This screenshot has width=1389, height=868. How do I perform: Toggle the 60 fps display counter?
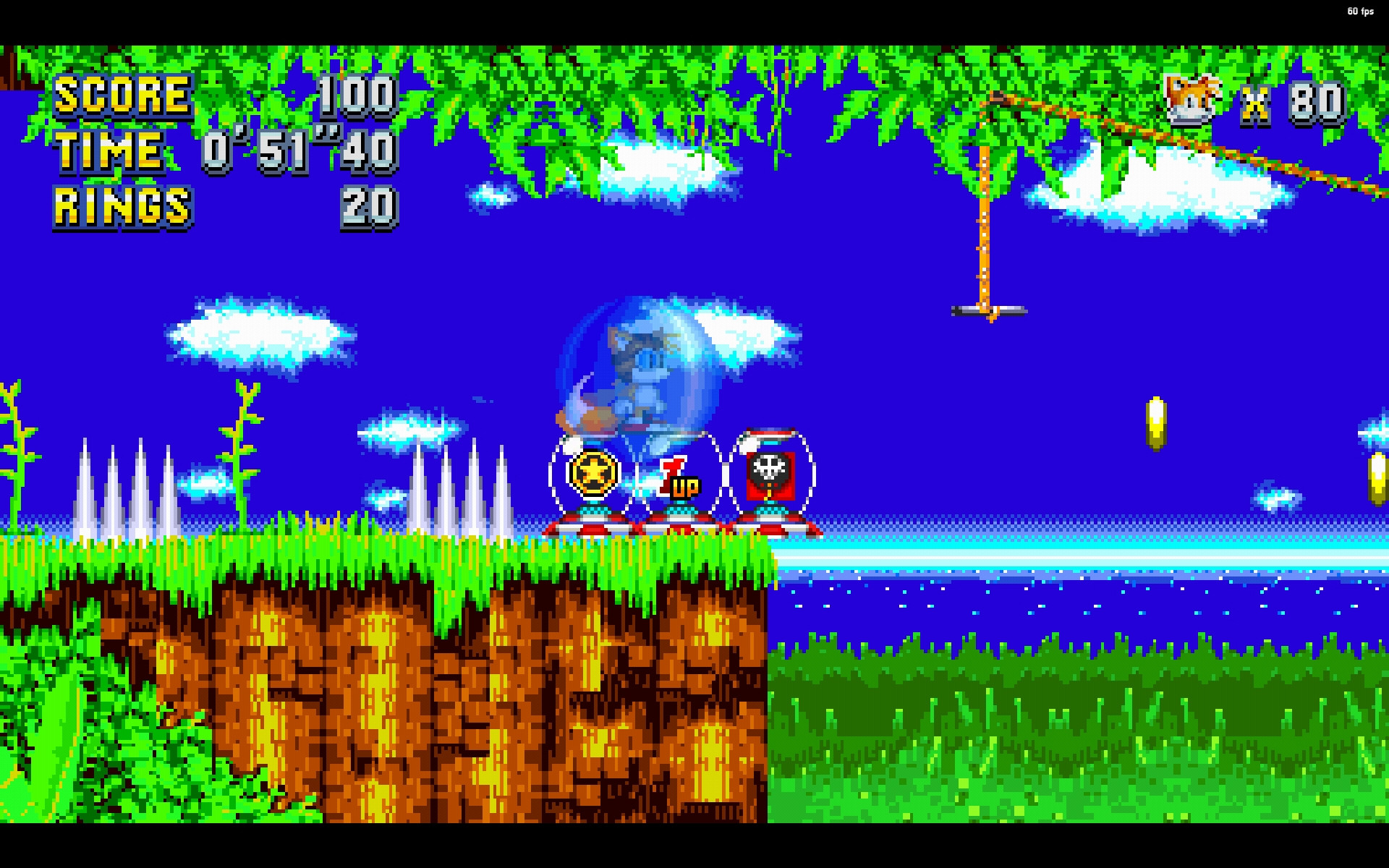[1359, 10]
